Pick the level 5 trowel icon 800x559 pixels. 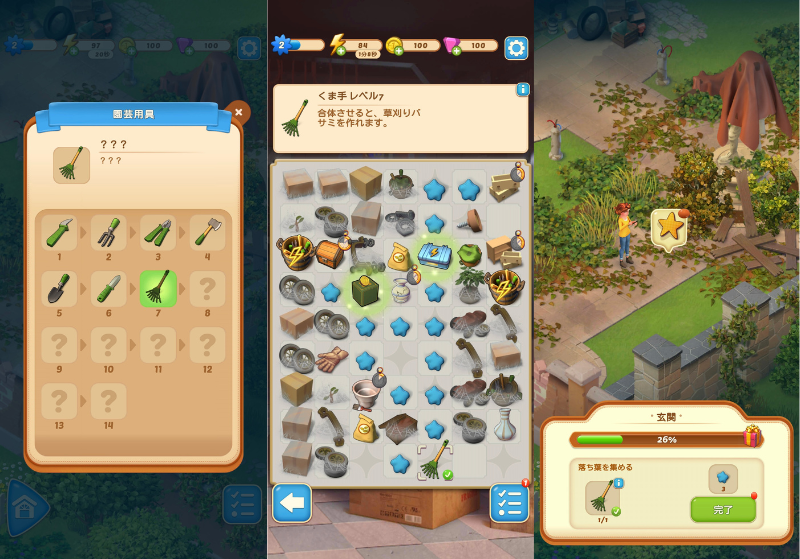tap(59, 288)
